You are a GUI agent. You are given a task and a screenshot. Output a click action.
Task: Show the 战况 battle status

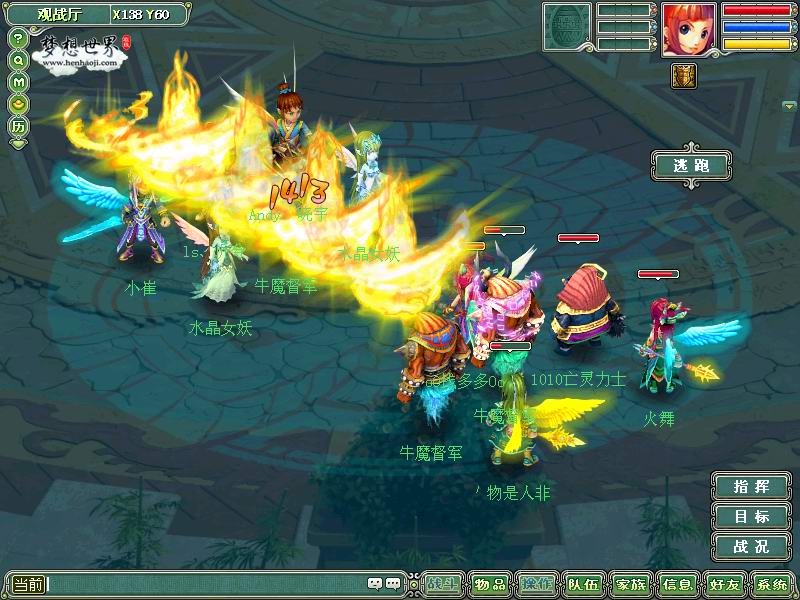[x=750, y=547]
